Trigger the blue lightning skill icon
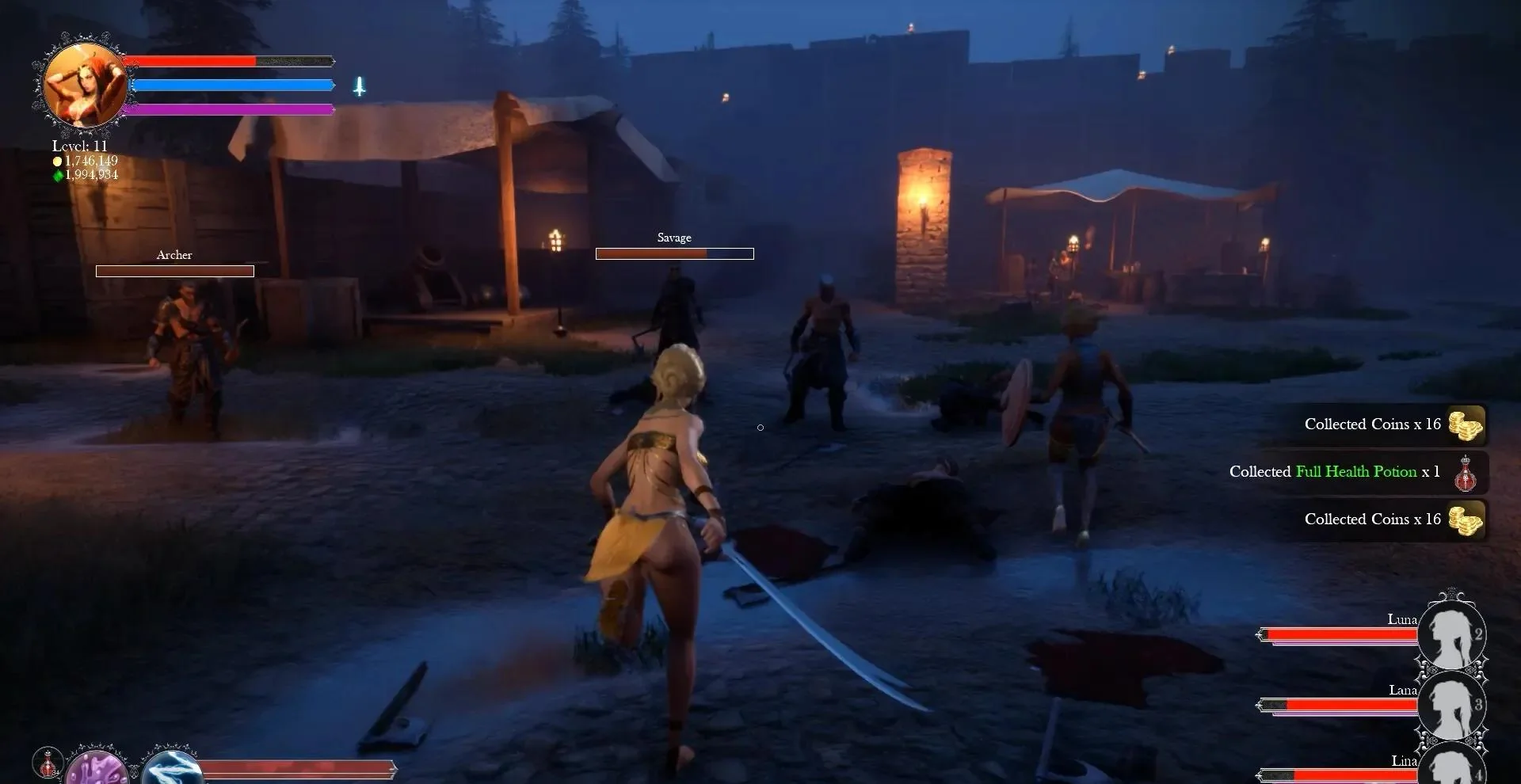 pos(171,767)
